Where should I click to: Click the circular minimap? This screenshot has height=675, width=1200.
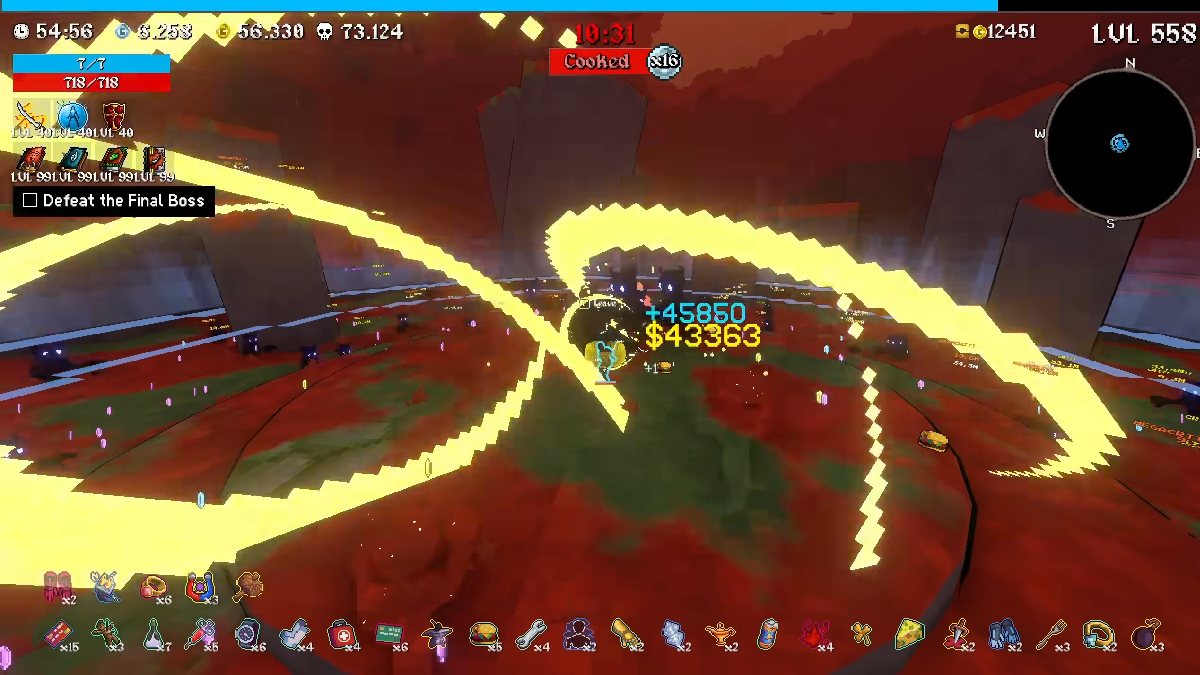pyautogui.click(x=1120, y=144)
